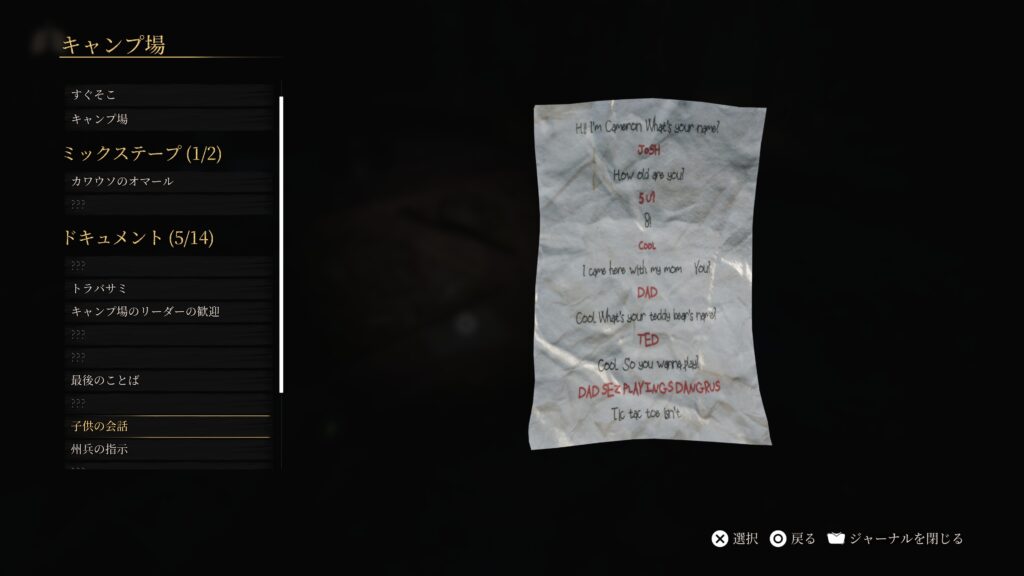Select the すぐそこ journal entry

click(165, 95)
